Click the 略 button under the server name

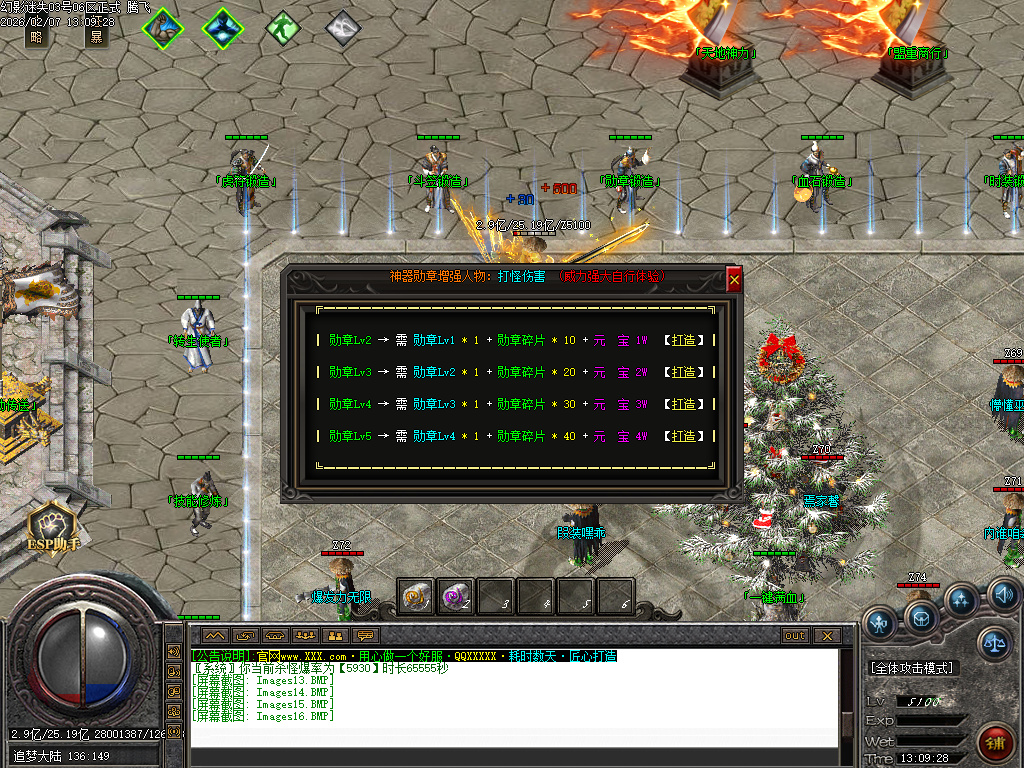pyautogui.click(x=37, y=37)
